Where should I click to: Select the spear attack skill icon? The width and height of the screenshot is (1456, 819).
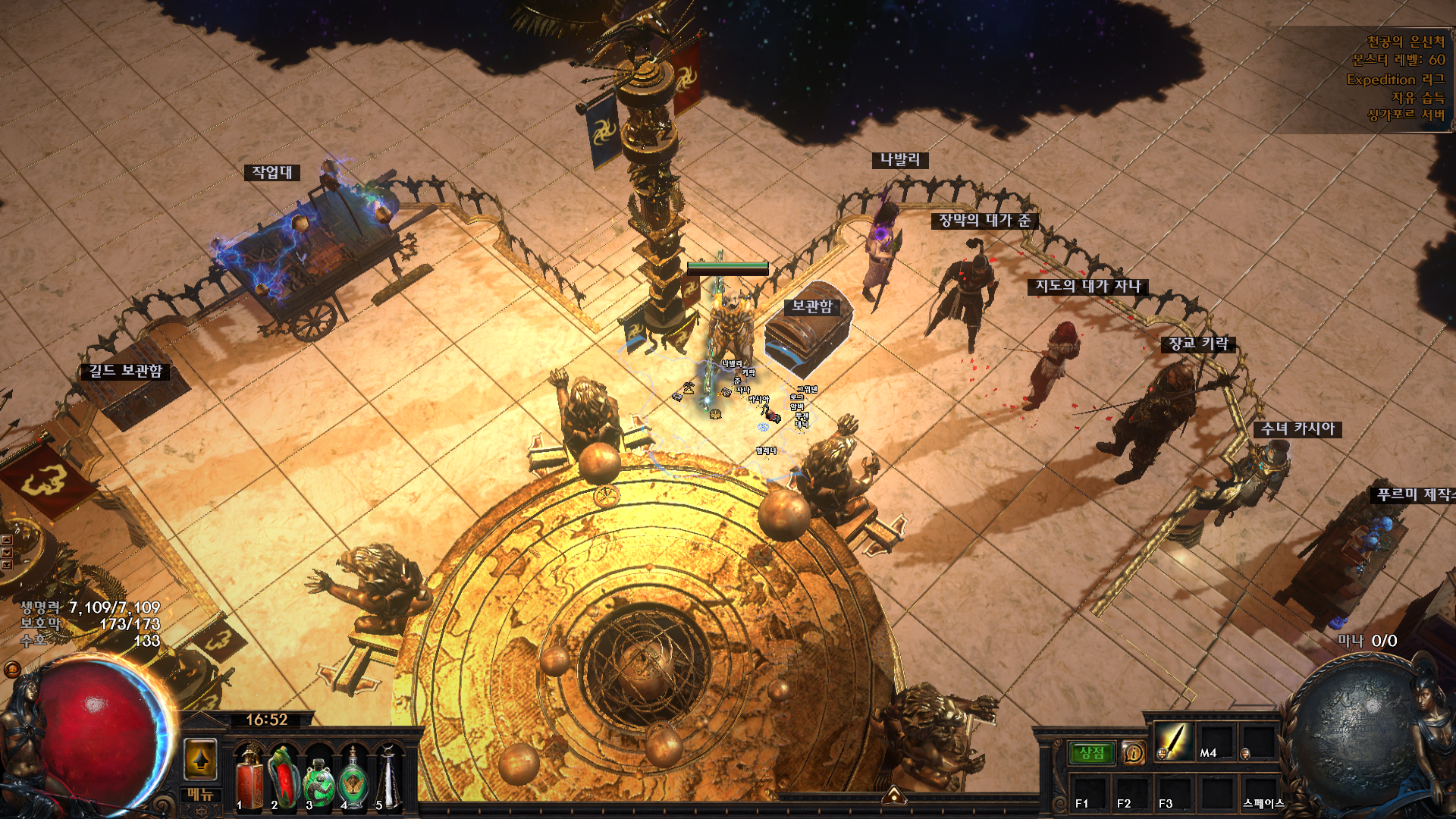(x=1173, y=741)
